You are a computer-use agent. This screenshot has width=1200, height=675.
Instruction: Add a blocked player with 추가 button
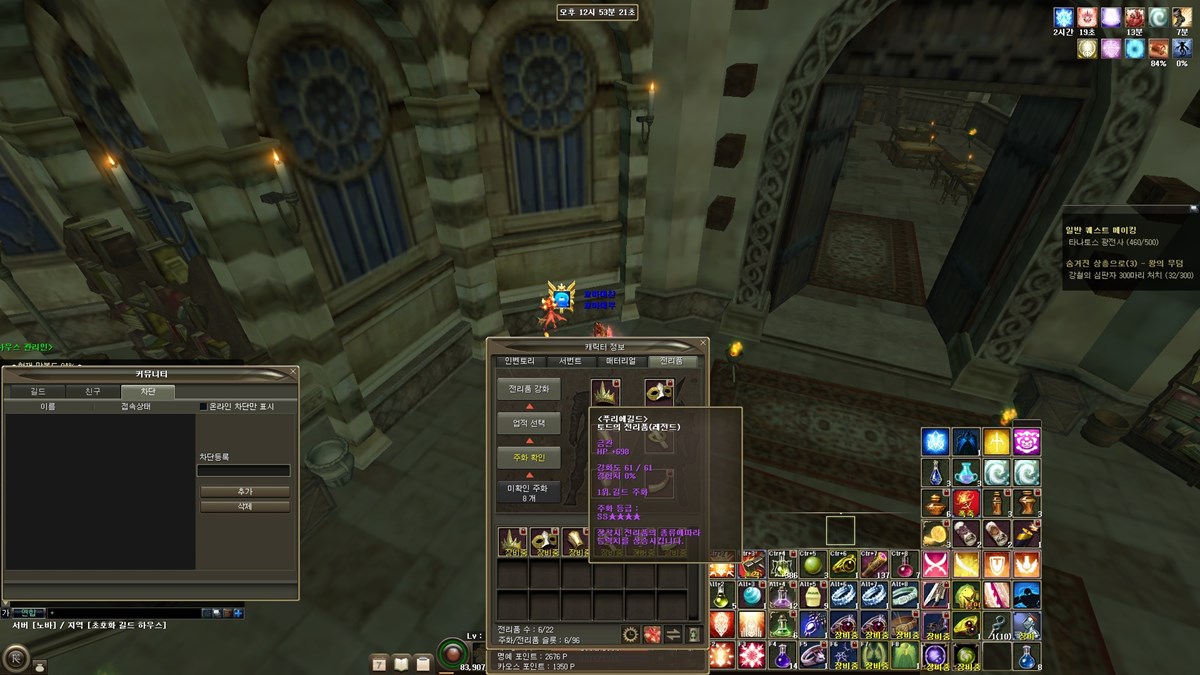(x=245, y=492)
